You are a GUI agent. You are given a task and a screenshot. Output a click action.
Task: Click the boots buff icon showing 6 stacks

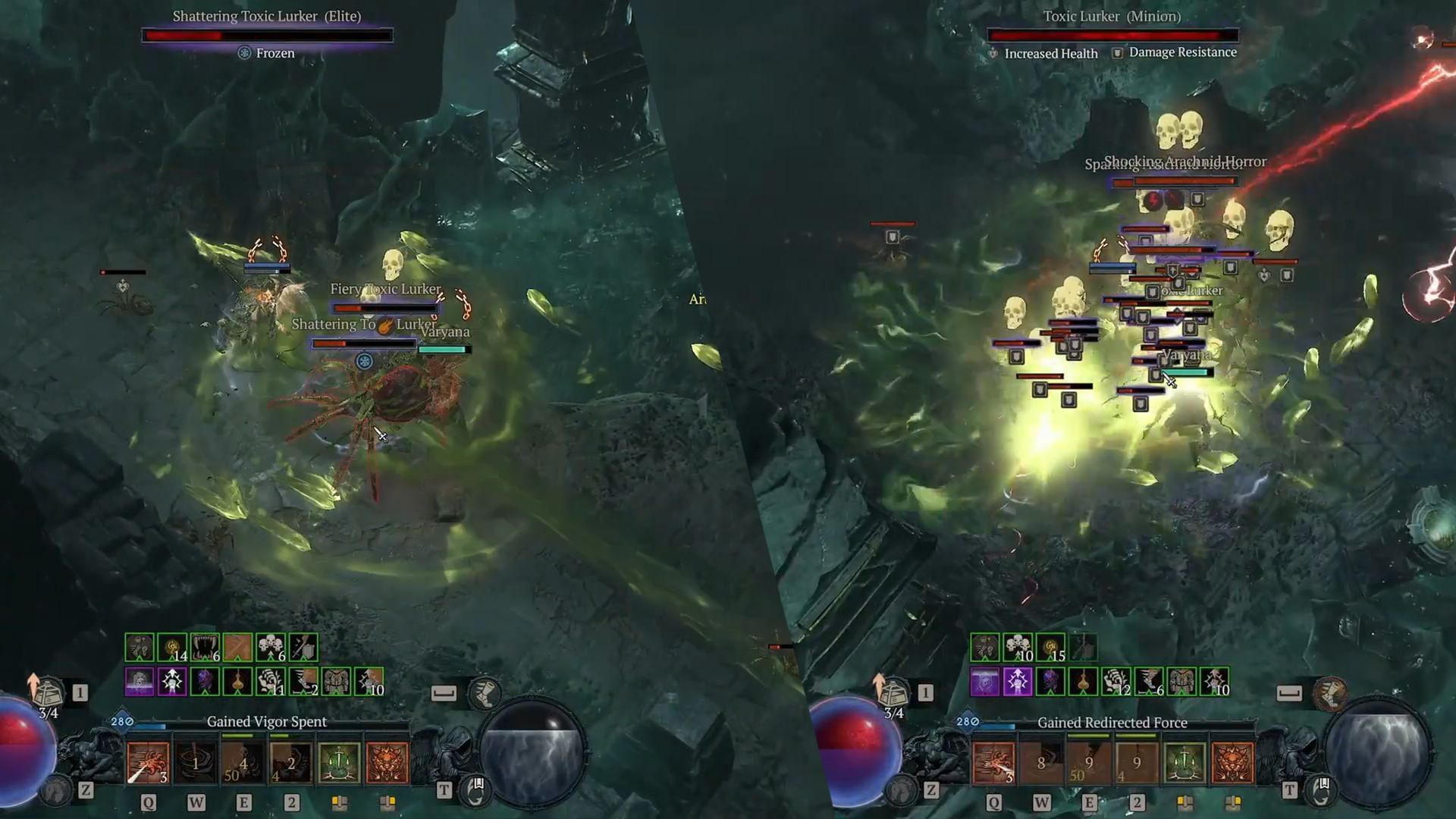(x=1148, y=682)
